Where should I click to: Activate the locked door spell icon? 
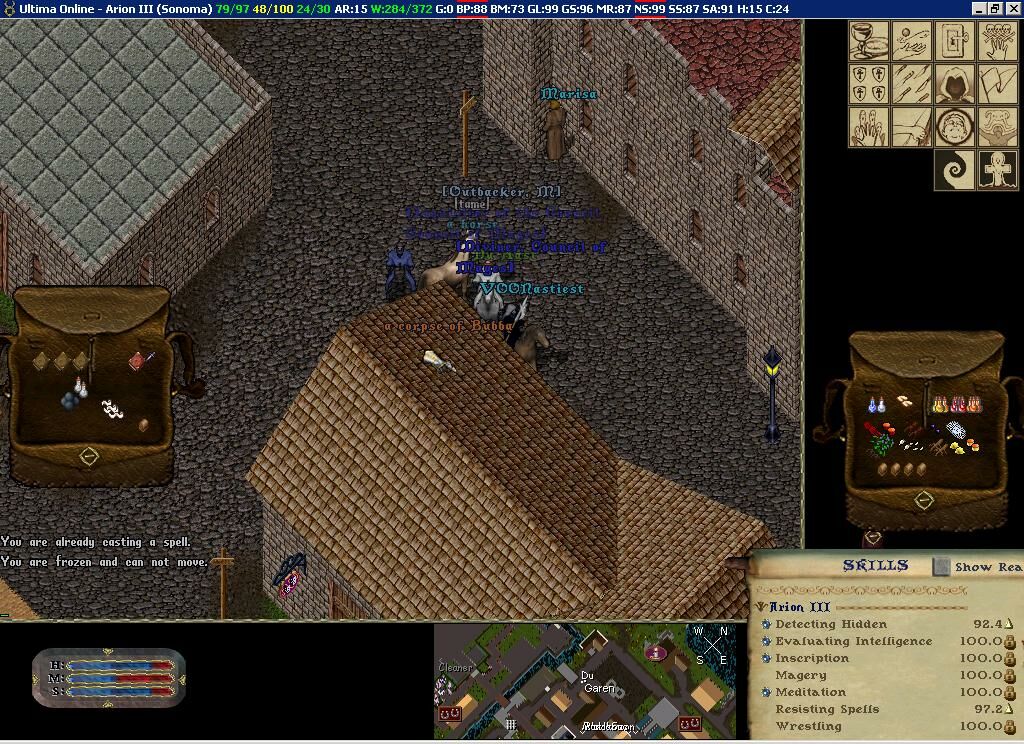pyautogui.click(x=955, y=41)
